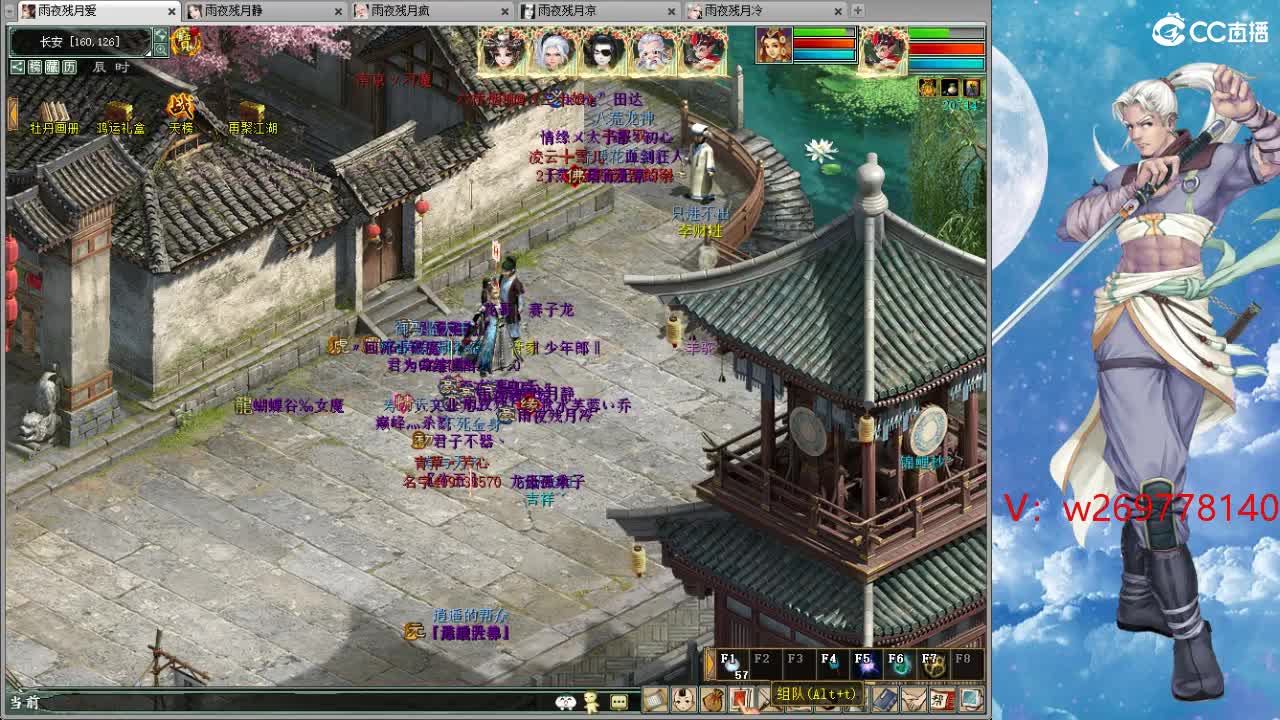Toggle the 历 calendar button in top-left strip
The width and height of the screenshot is (1280, 720).
[x=69, y=67]
